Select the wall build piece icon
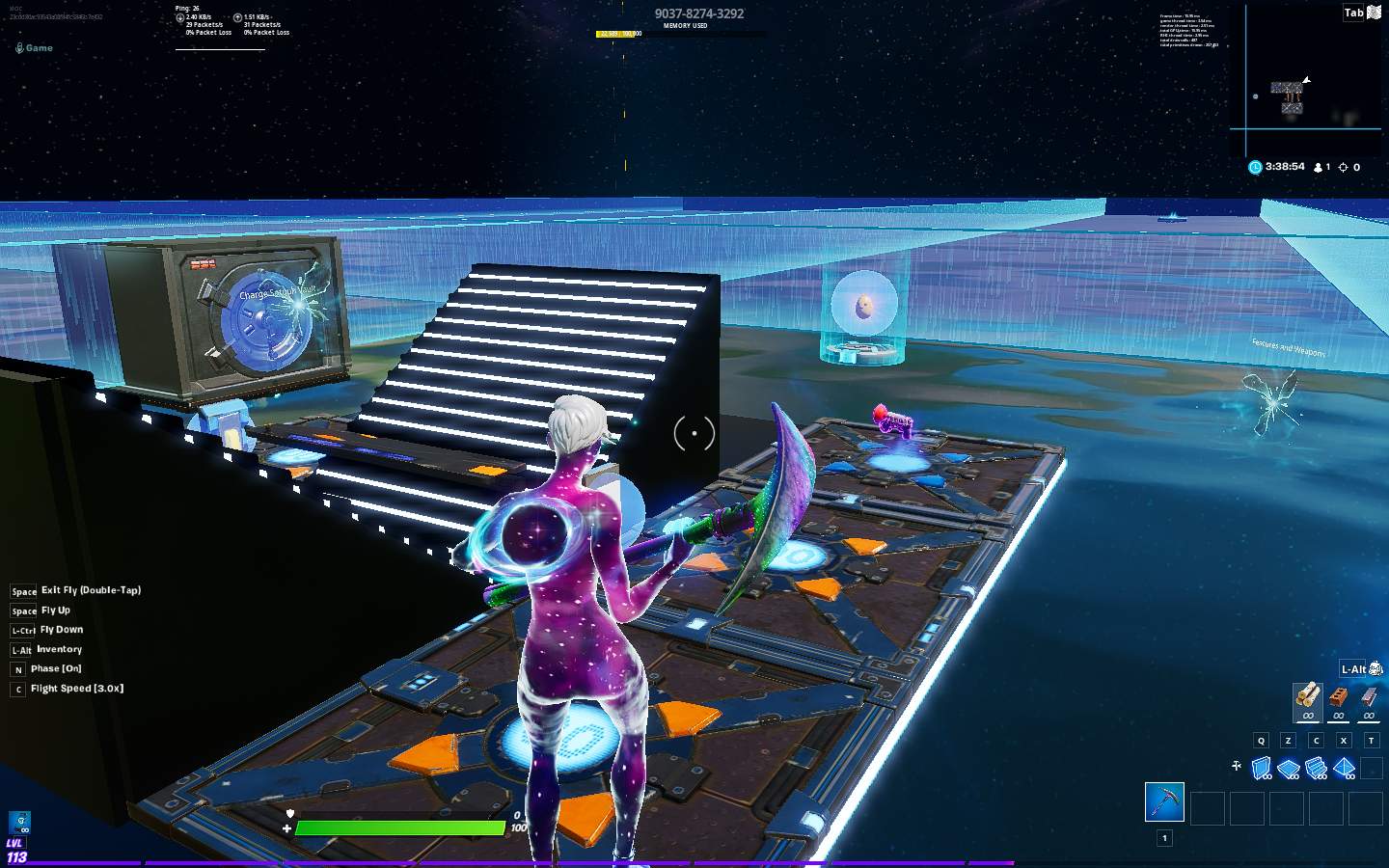 1260,767
